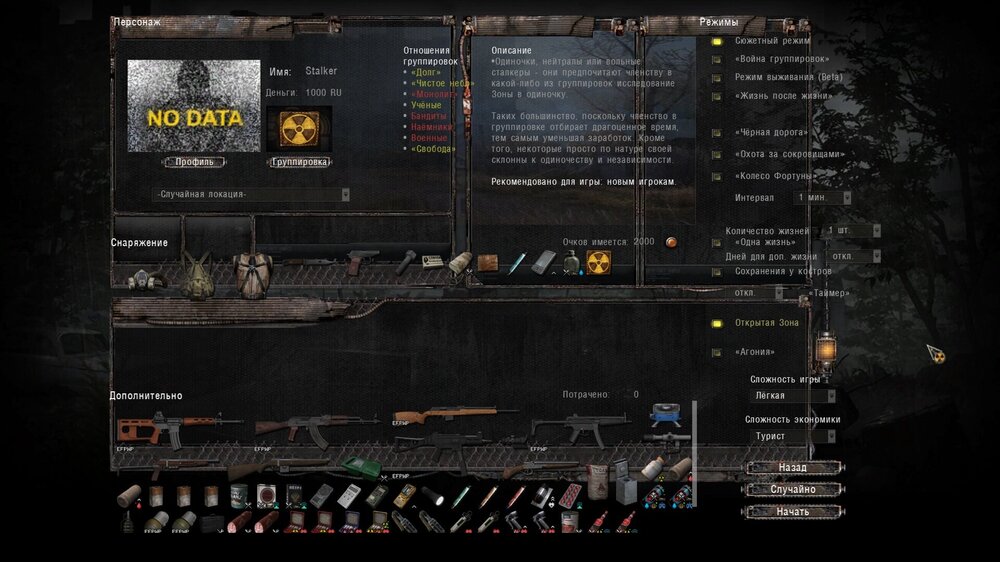Tick the «Чёрная дорога» checkbox
The image size is (1000, 562).
[717, 133]
